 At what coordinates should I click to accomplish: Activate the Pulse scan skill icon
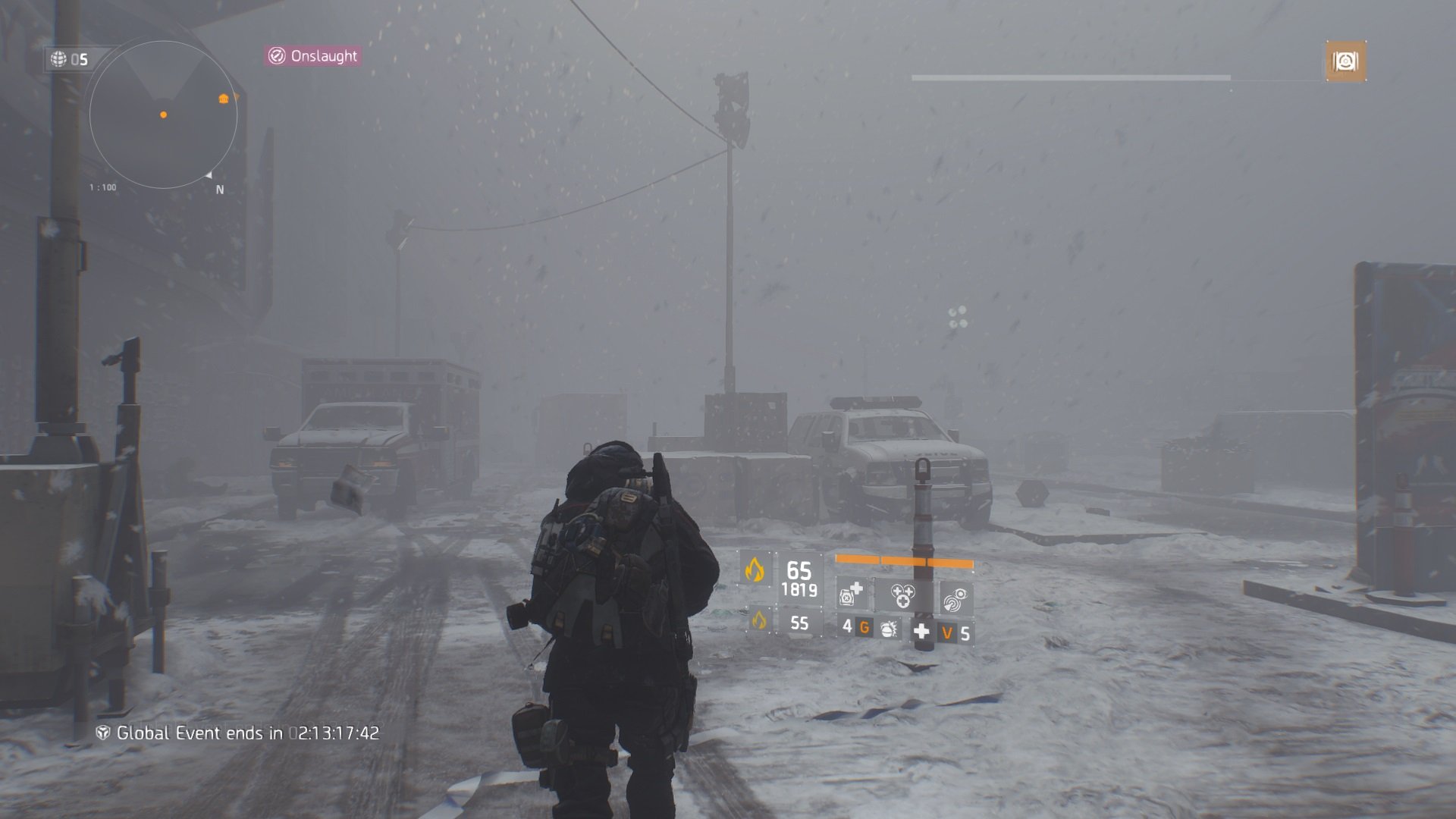[954, 597]
